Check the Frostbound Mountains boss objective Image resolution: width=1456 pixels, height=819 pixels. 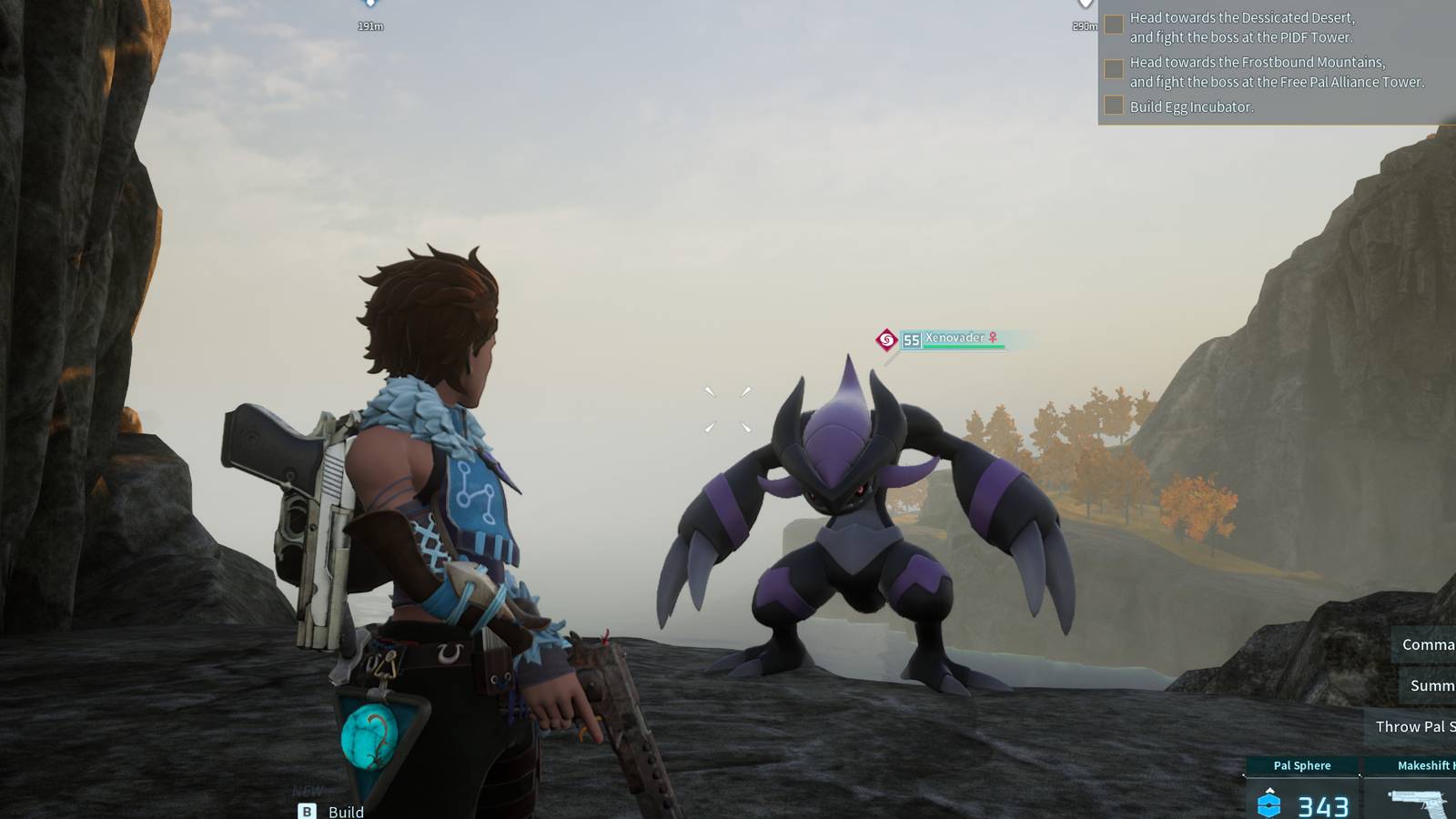pos(1114,68)
